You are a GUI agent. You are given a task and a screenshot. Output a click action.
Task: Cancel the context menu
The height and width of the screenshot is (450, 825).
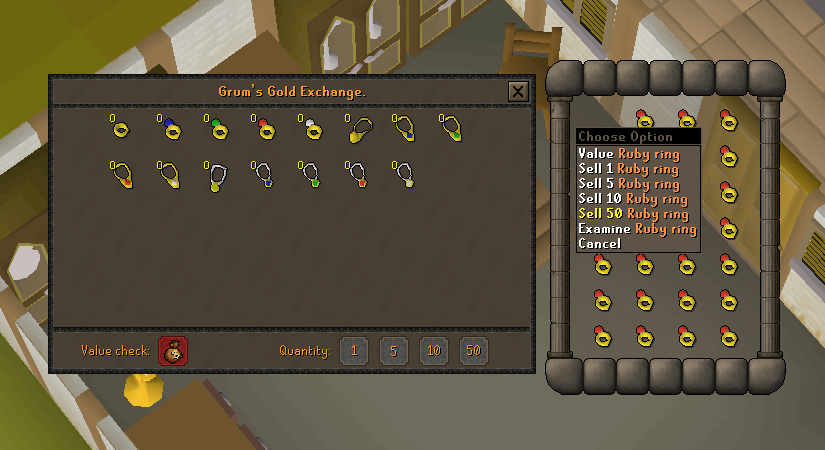click(599, 244)
